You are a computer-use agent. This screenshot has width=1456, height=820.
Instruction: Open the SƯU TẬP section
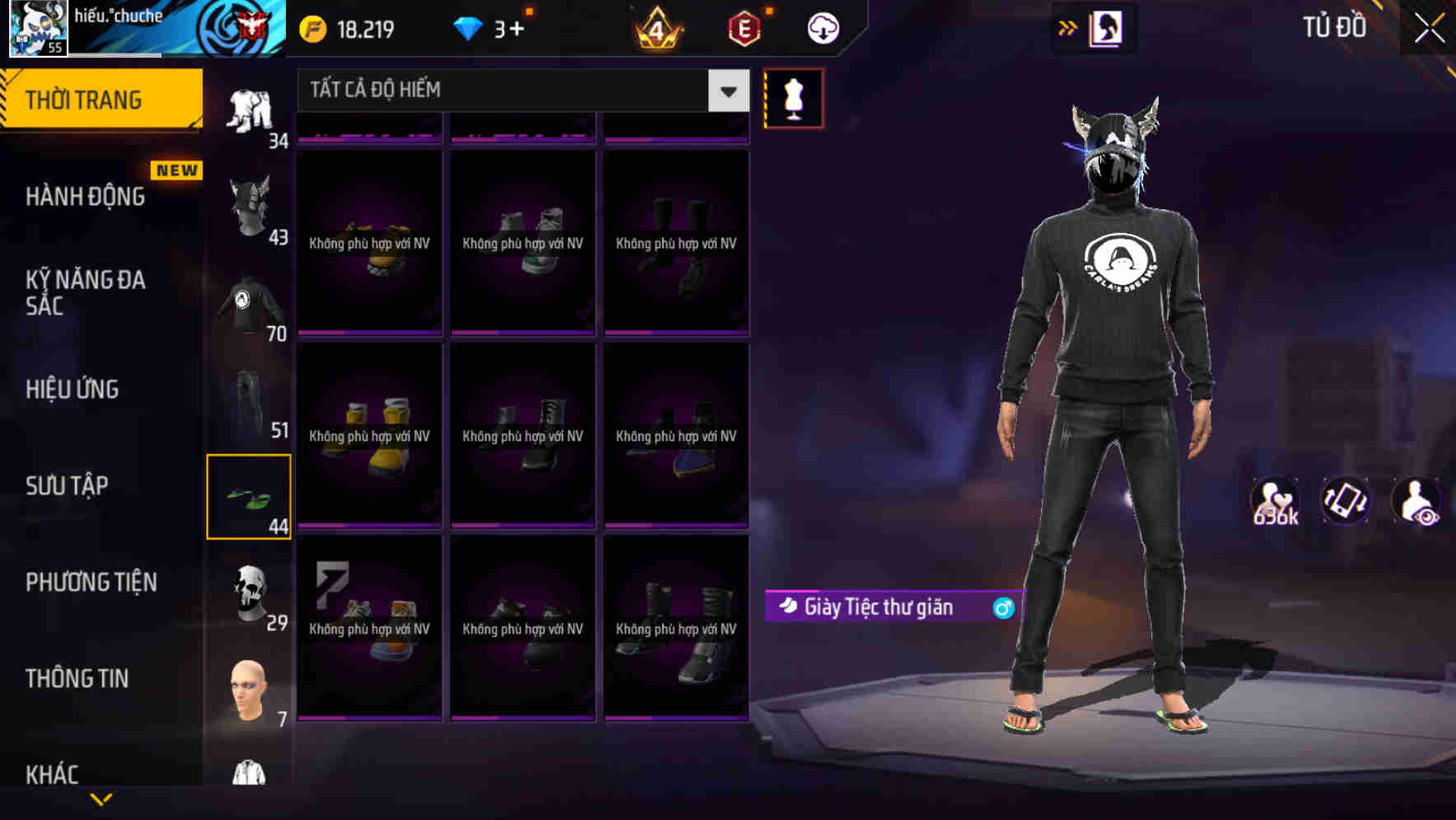coord(66,486)
